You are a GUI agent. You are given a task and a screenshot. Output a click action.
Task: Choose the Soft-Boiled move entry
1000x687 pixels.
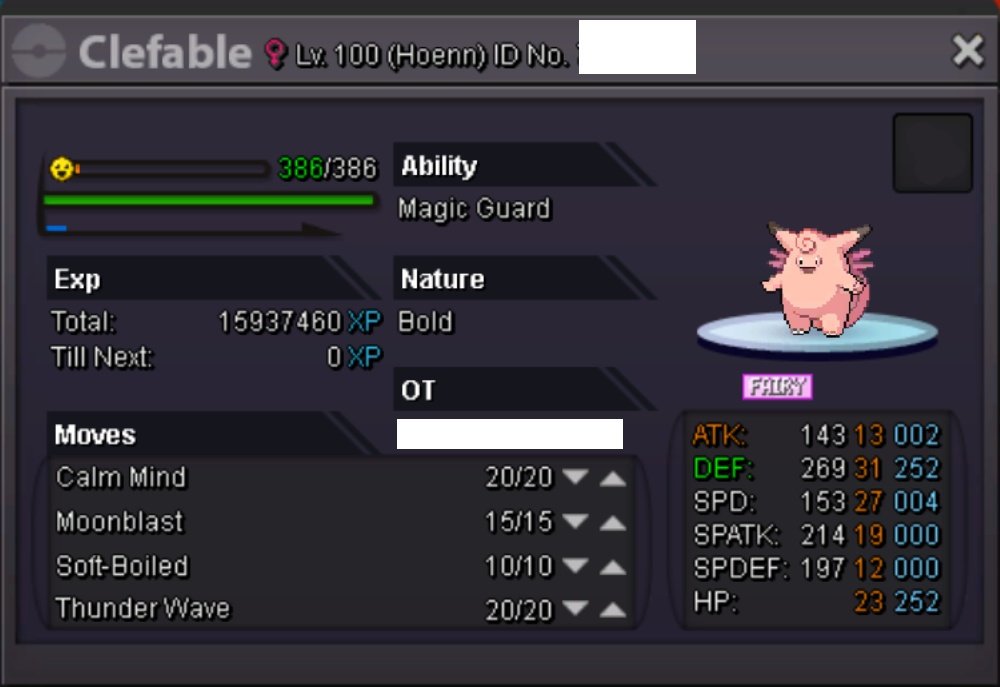click(x=122, y=566)
